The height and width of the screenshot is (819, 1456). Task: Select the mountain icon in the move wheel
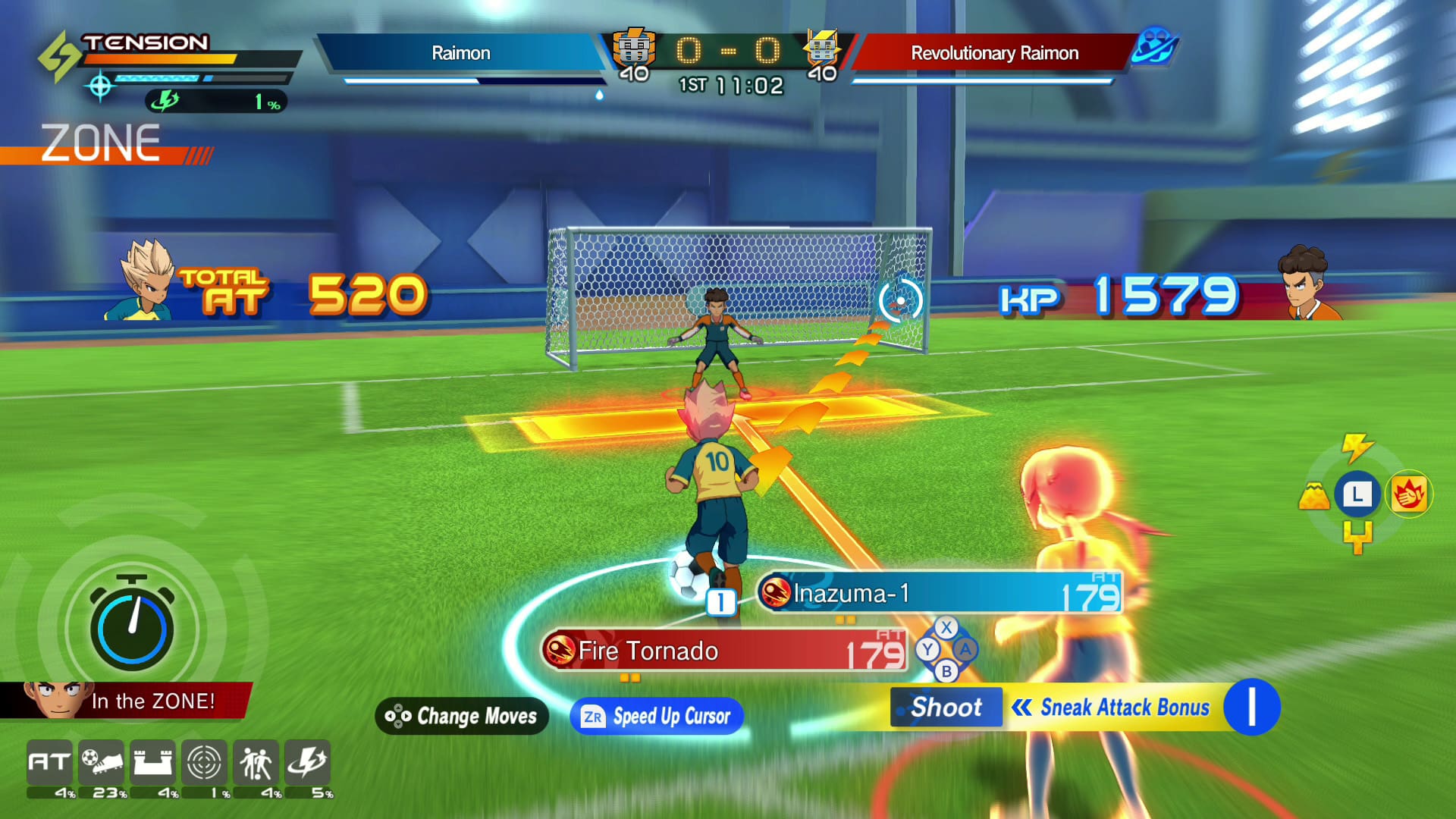1314,494
